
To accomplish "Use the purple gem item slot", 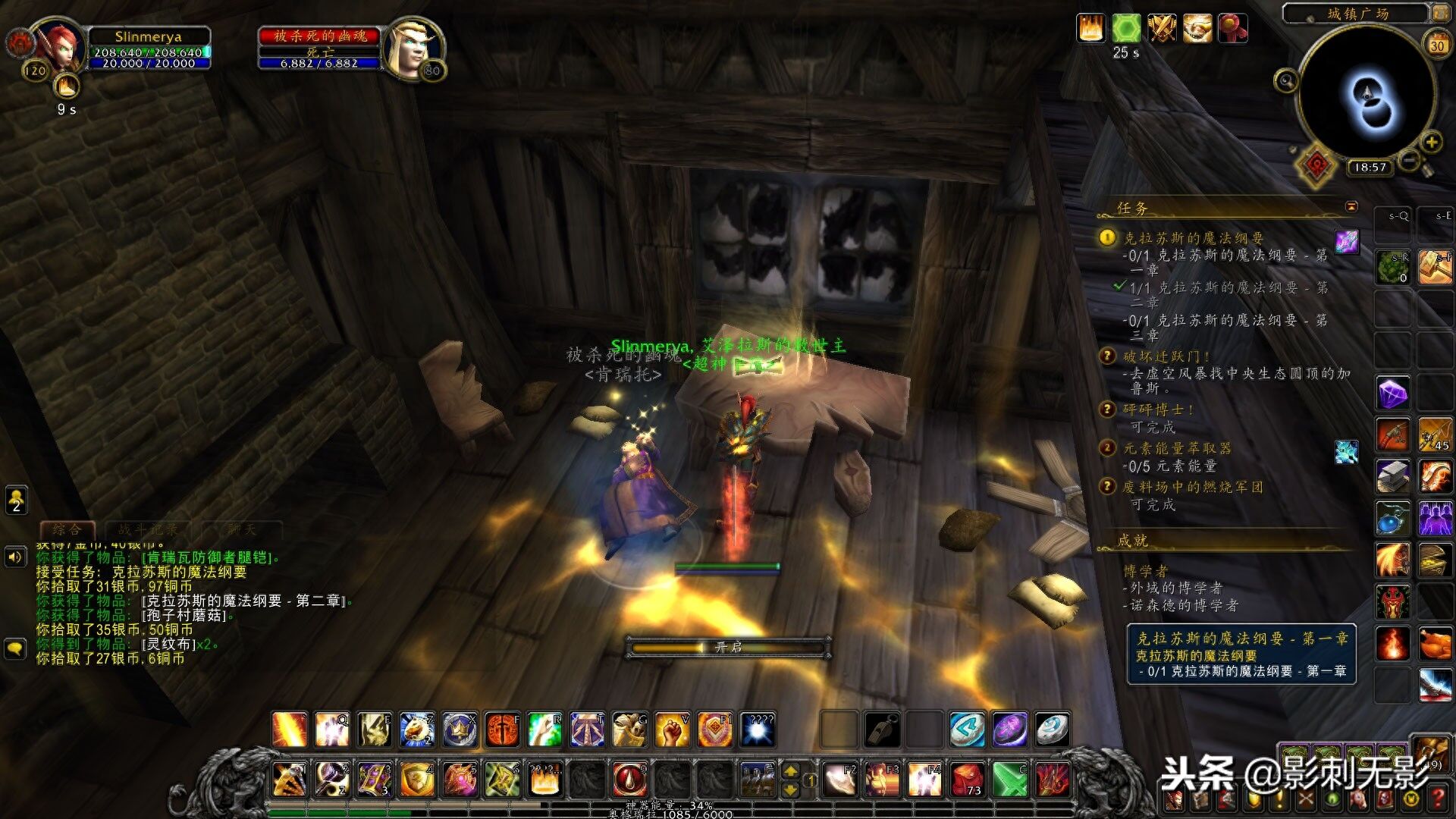I will click(x=1392, y=394).
